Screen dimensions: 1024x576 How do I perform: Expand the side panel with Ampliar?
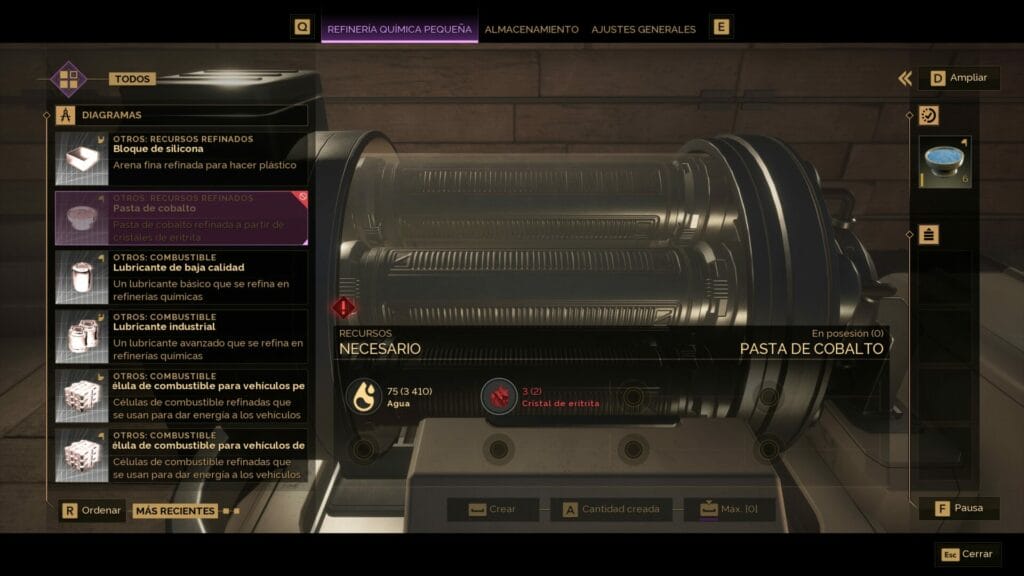coord(958,78)
